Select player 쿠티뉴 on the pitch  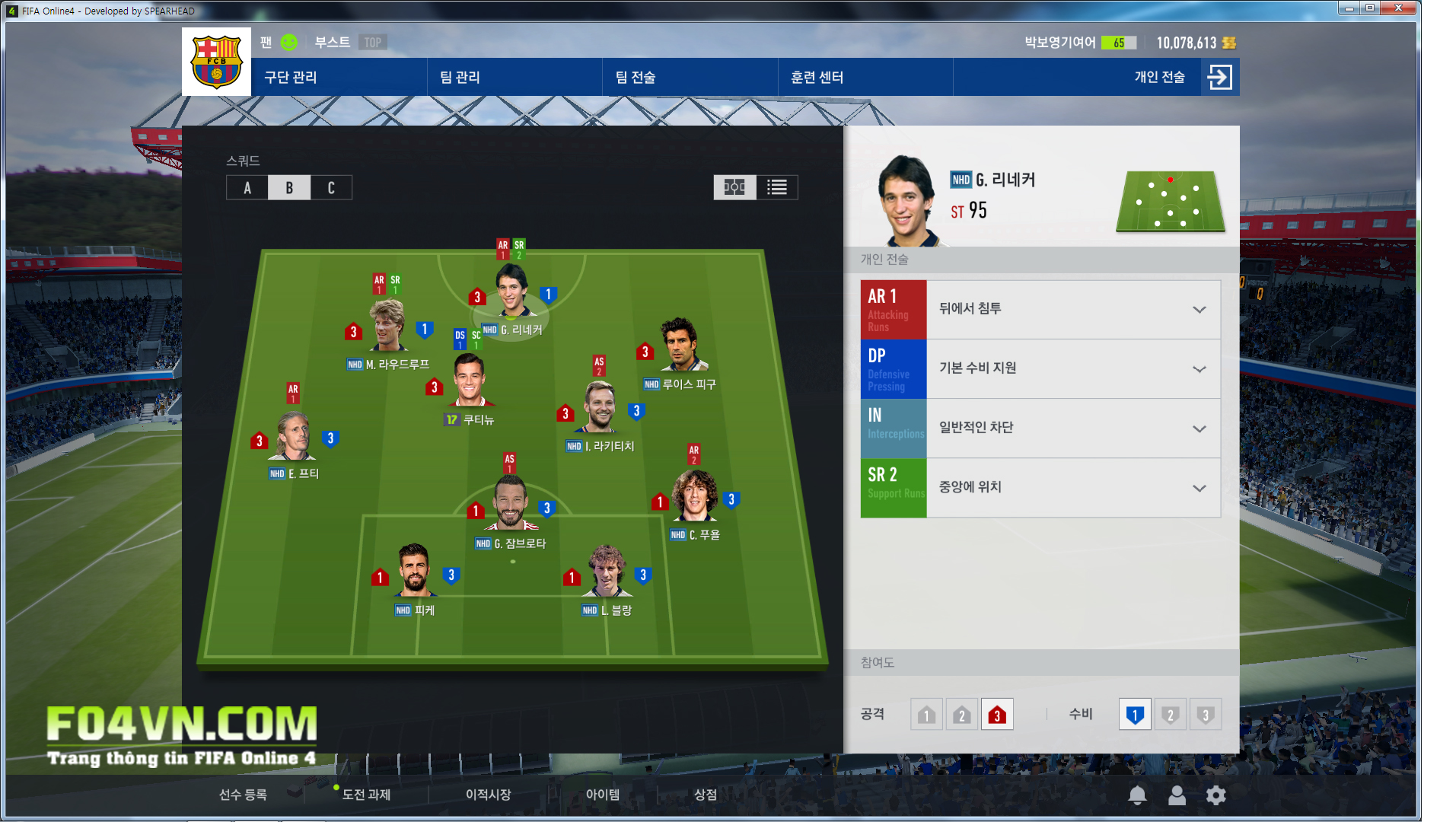(469, 382)
